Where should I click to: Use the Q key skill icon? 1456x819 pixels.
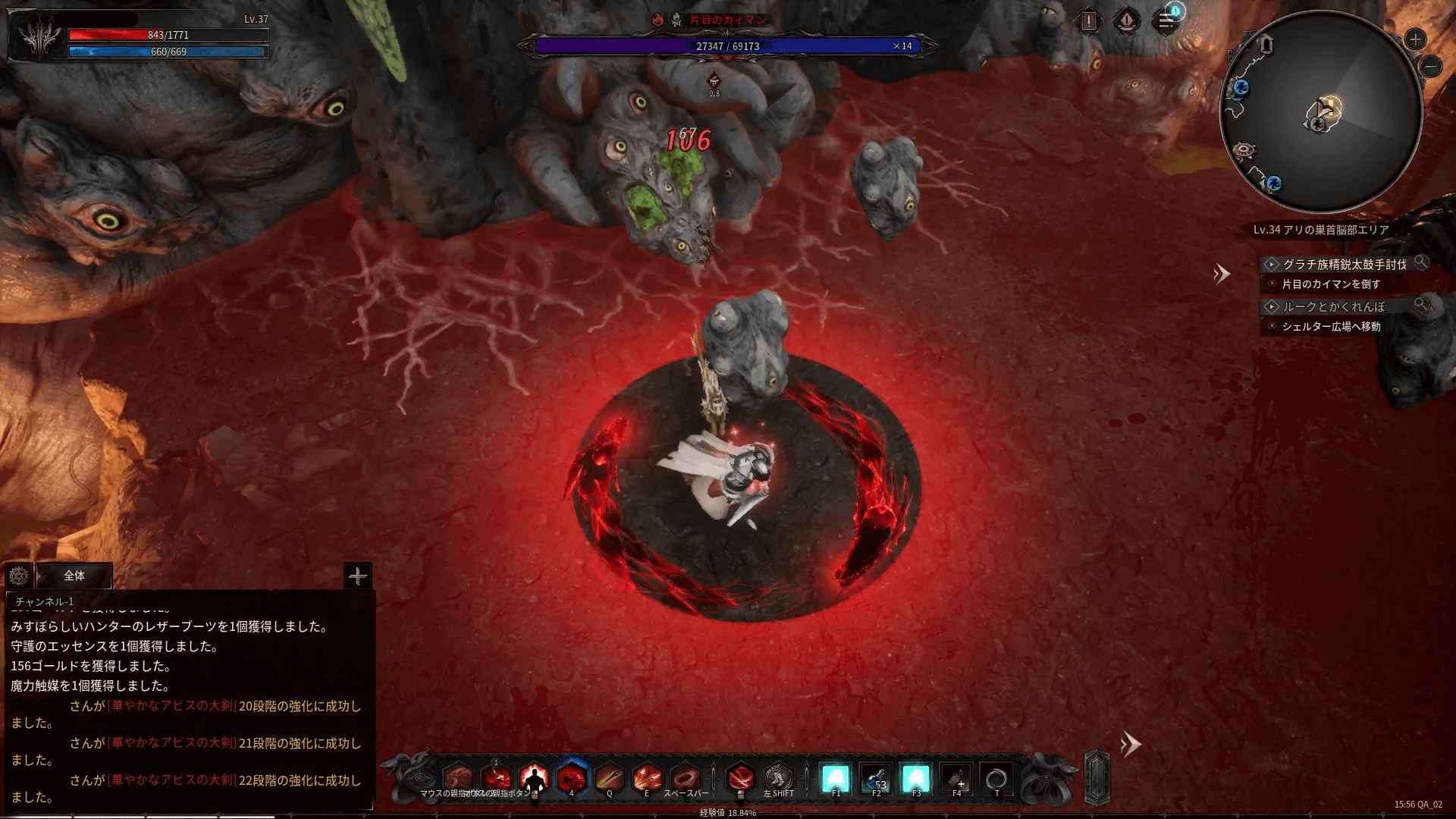[x=610, y=777]
